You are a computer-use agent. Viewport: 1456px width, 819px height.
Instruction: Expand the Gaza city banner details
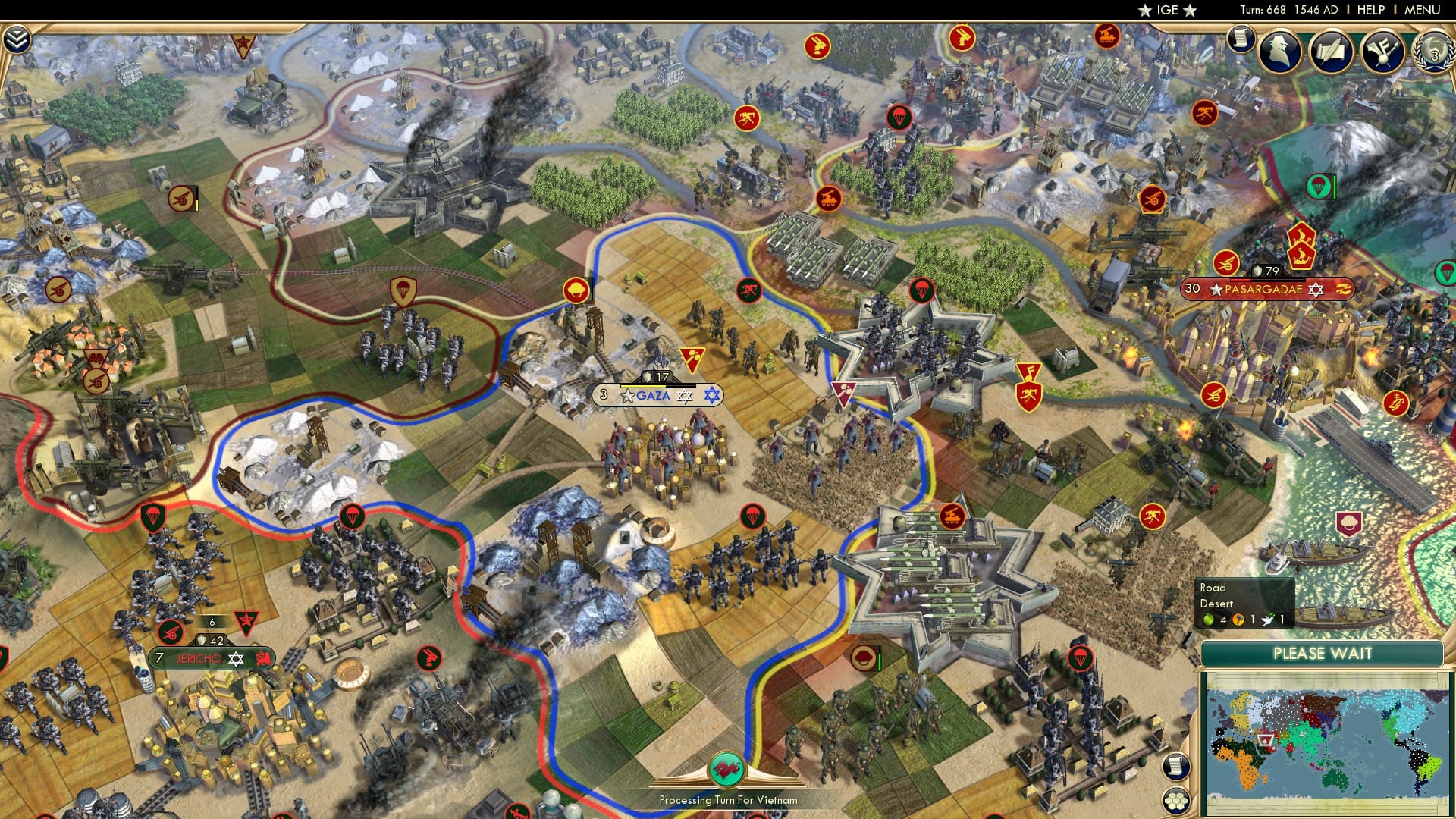tap(652, 394)
